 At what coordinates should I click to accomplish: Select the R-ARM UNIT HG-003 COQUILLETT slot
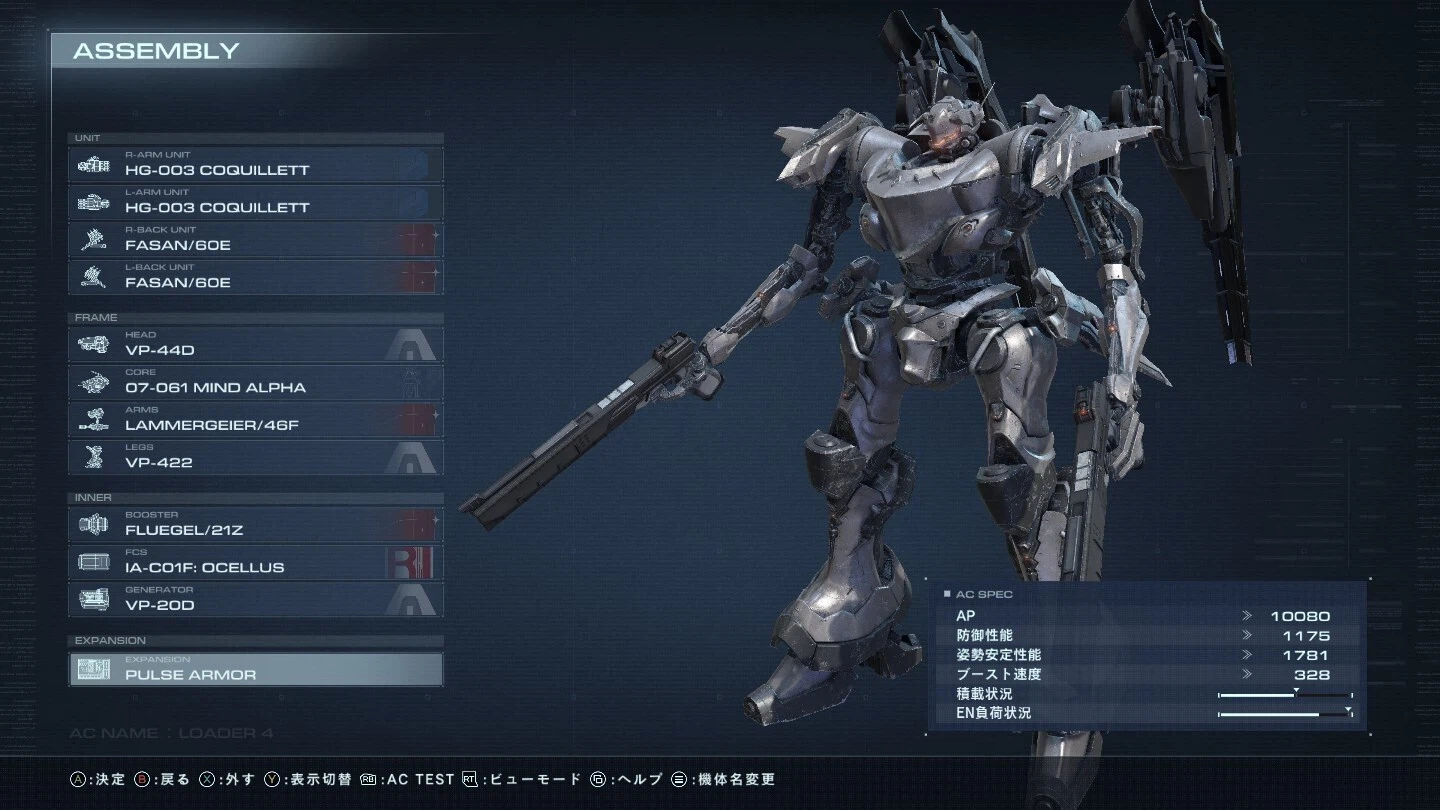255,164
